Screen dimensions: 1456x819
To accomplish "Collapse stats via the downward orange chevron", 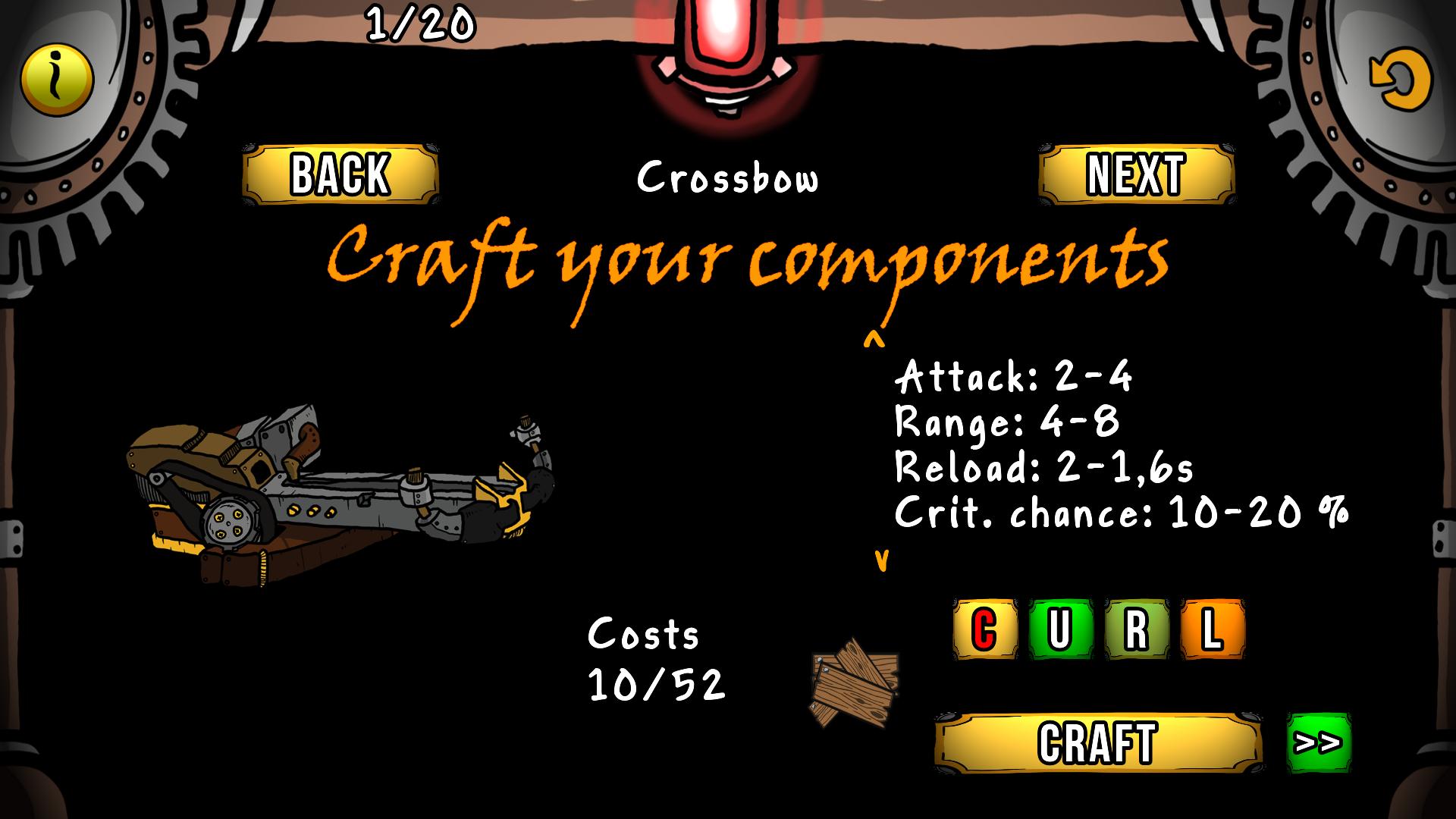I will [x=881, y=561].
